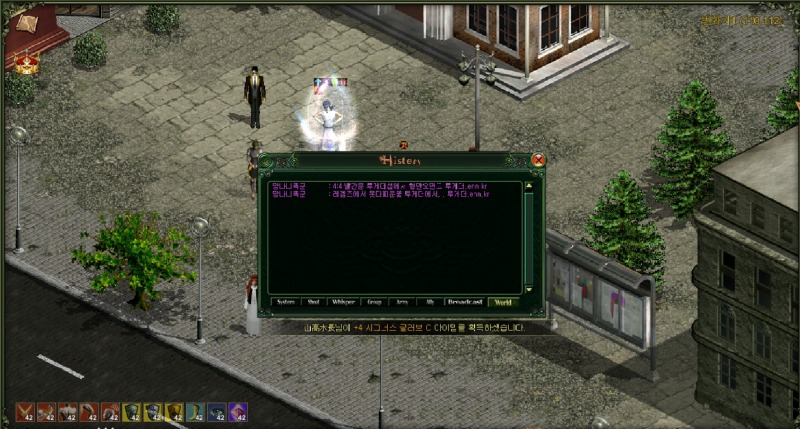Image resolution: width=800 pixels, height=429 pixels.
Task: Click the purple gem buff icon
Action: coord(238,411)
